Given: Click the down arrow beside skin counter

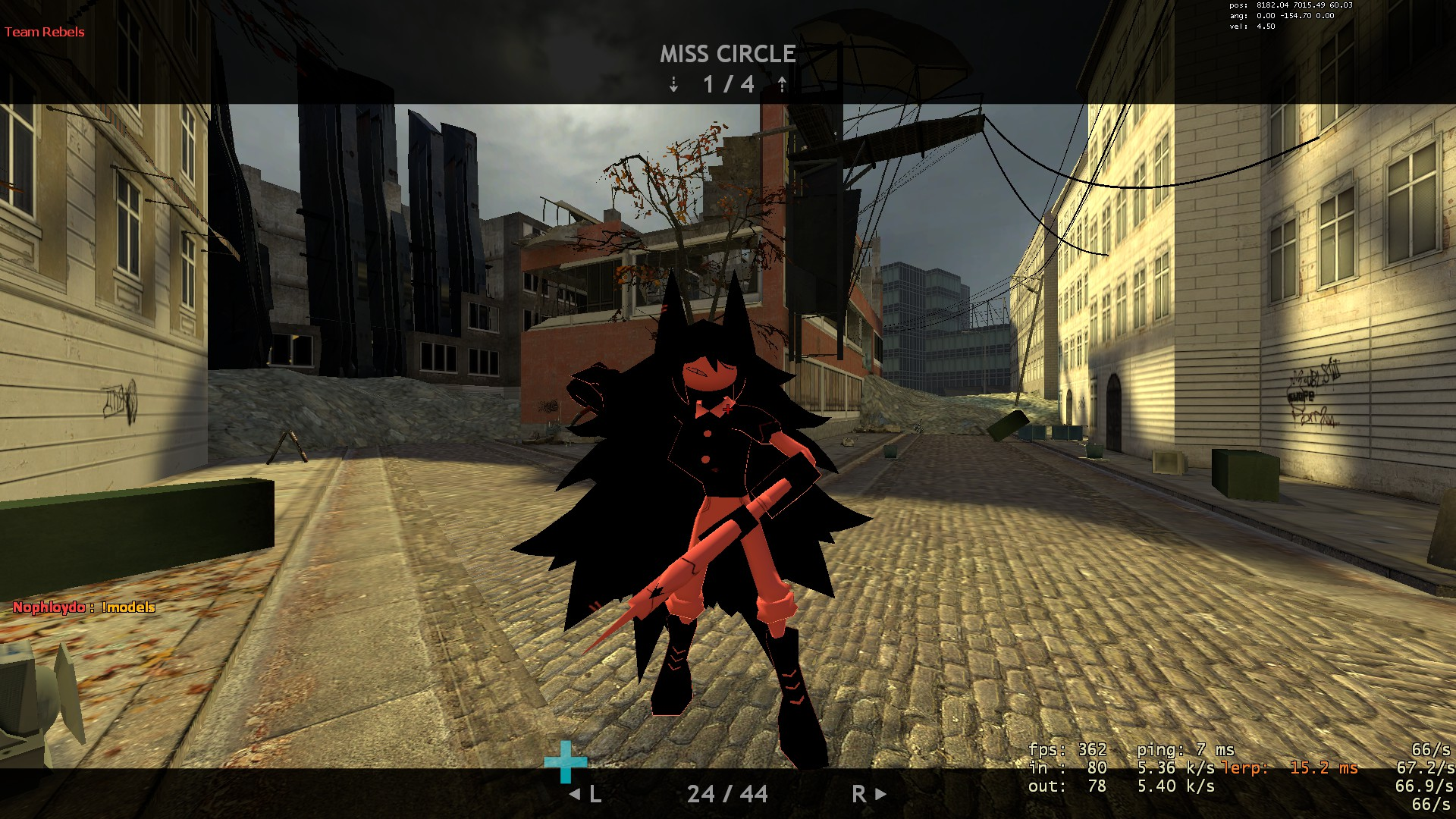Looking at the screenshot, I should point(673,85).
